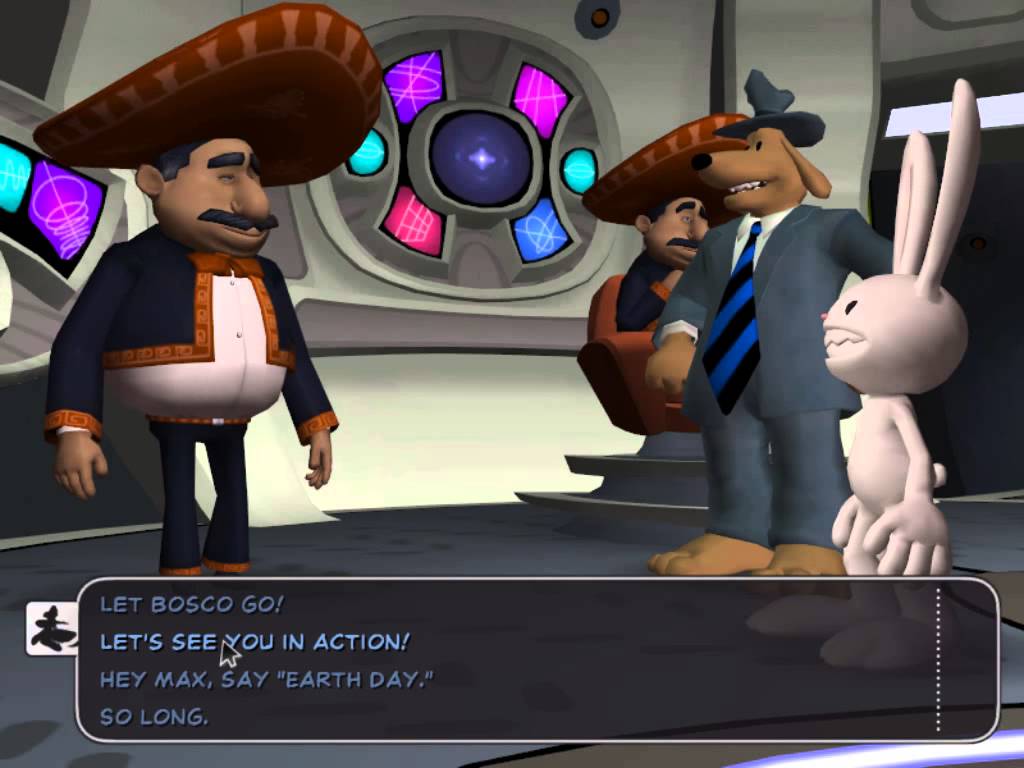The height and width of the screenshot is (768, 1024).
Task: End the conversation with "So long."
Action: click(154, 716)
